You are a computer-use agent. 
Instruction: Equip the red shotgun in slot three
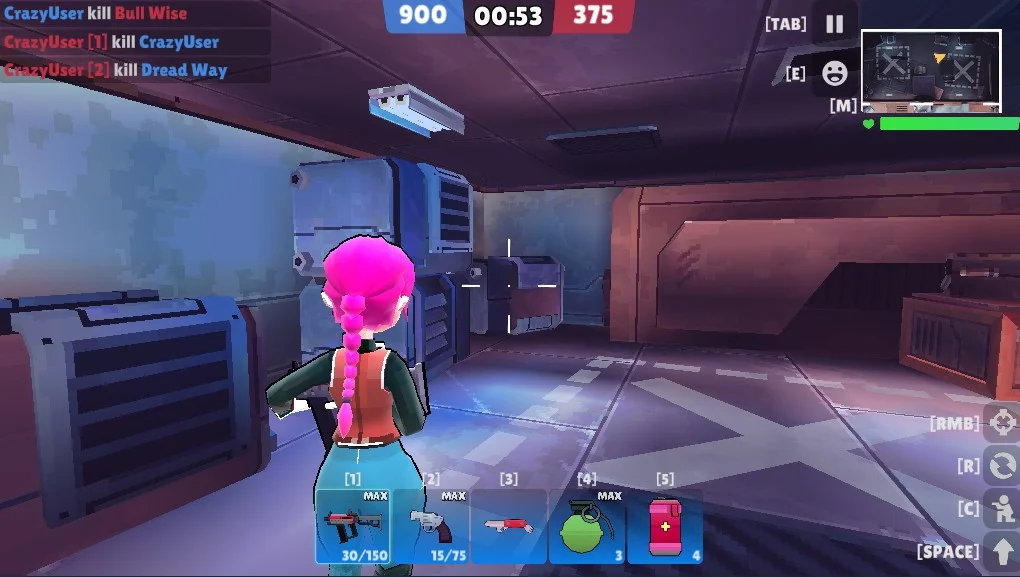point(509,526)
